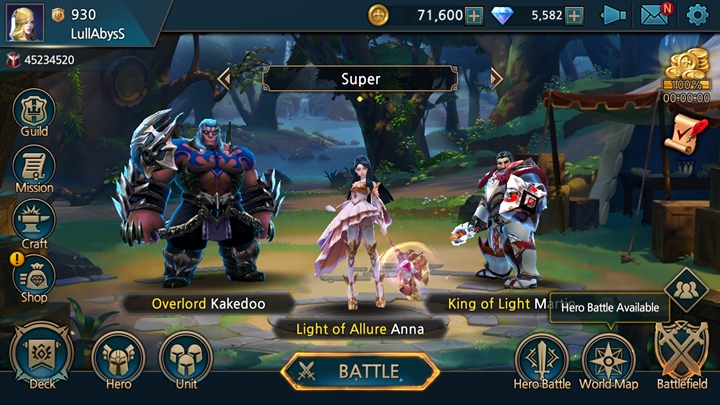Open the Unit menu

[186, 358]
